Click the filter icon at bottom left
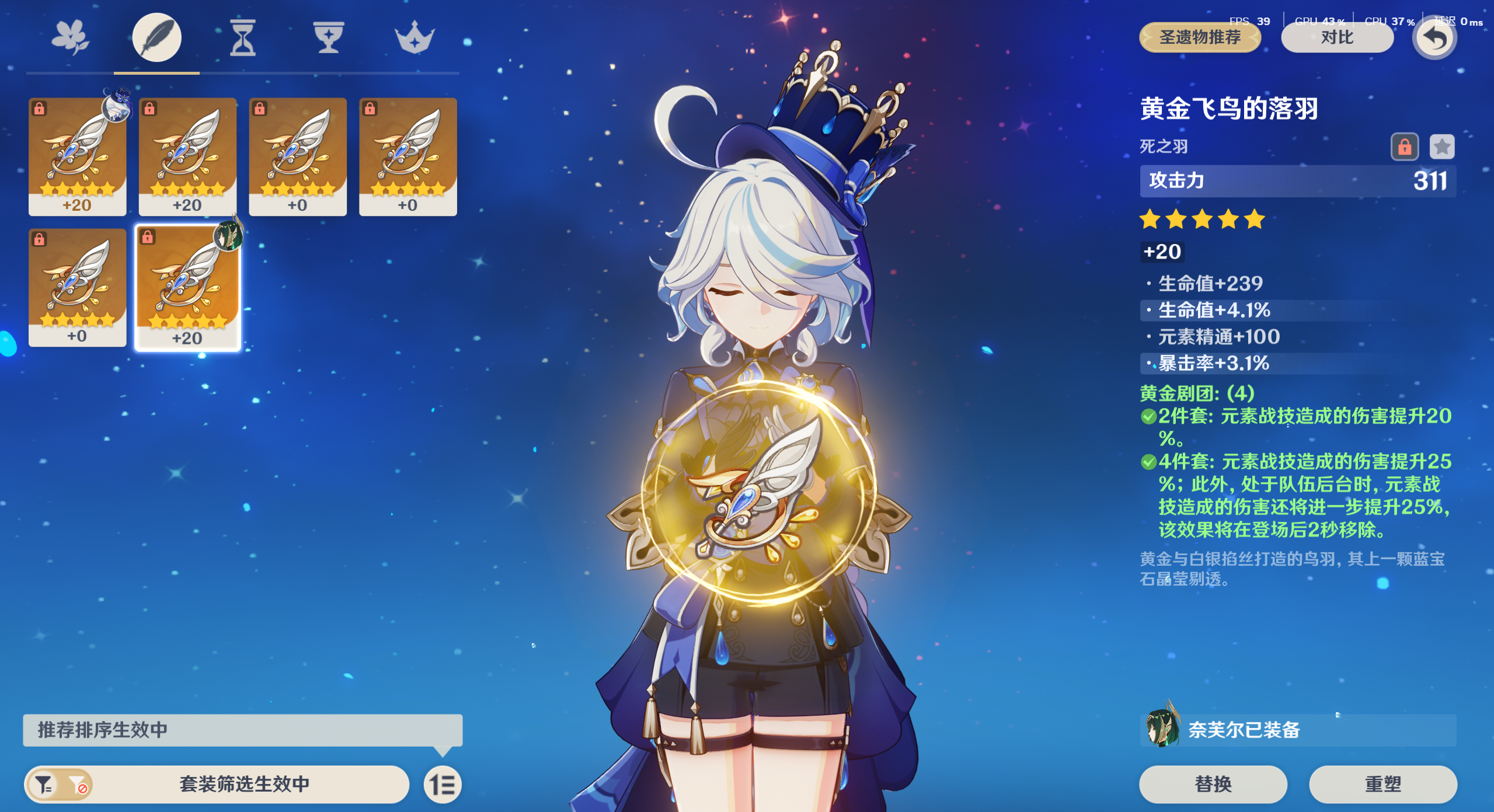Viewport: 1494px width, 812px height. 44,785
